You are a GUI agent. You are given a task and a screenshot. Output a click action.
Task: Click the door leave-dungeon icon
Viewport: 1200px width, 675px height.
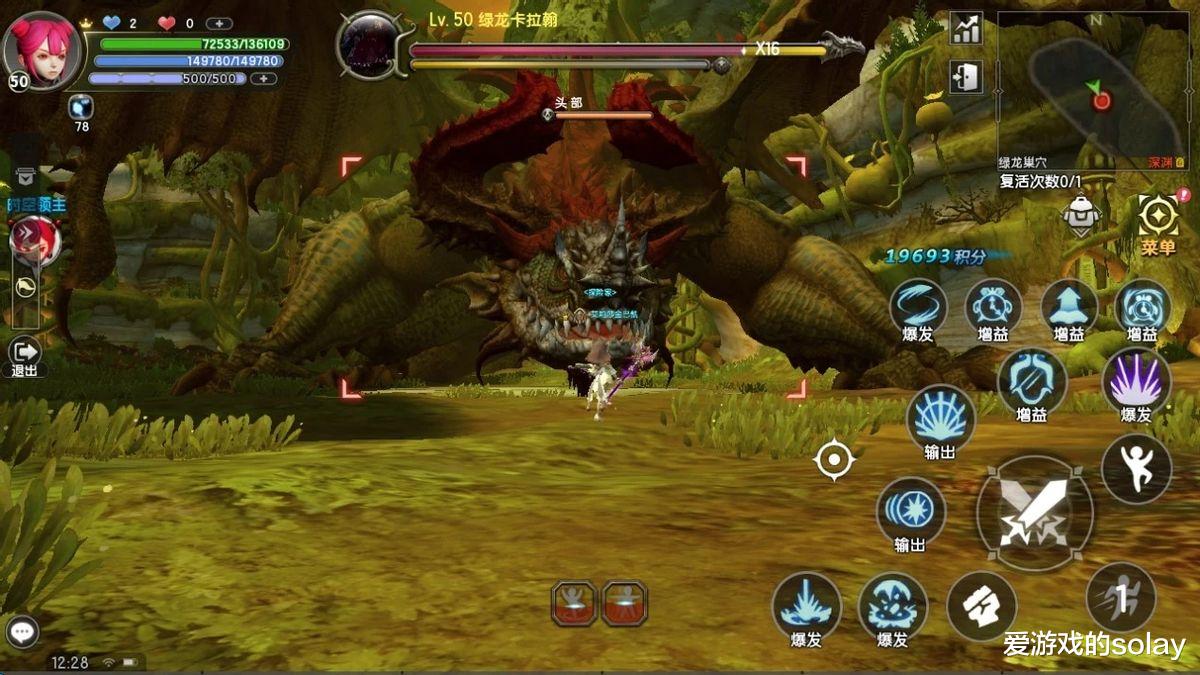(x=966, y=76)
